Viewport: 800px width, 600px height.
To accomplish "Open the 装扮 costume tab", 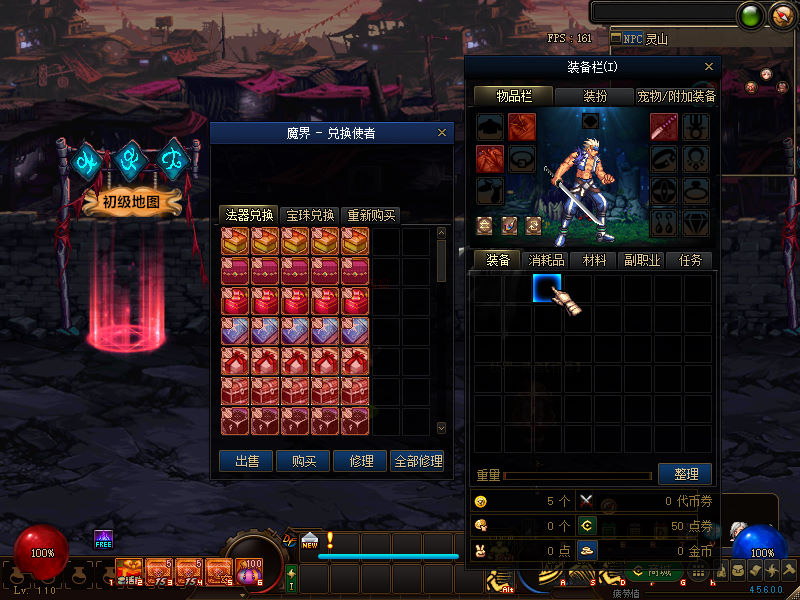I will tap(594, 97).
